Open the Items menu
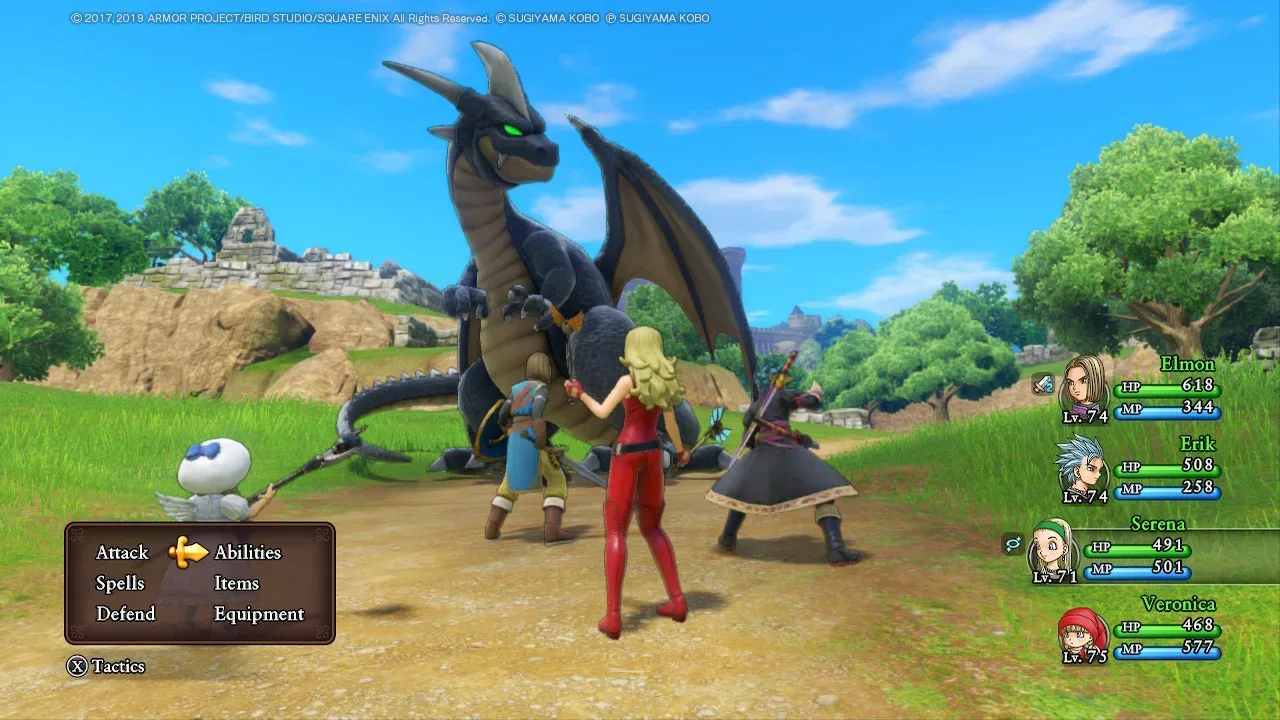 coord(236,583)
